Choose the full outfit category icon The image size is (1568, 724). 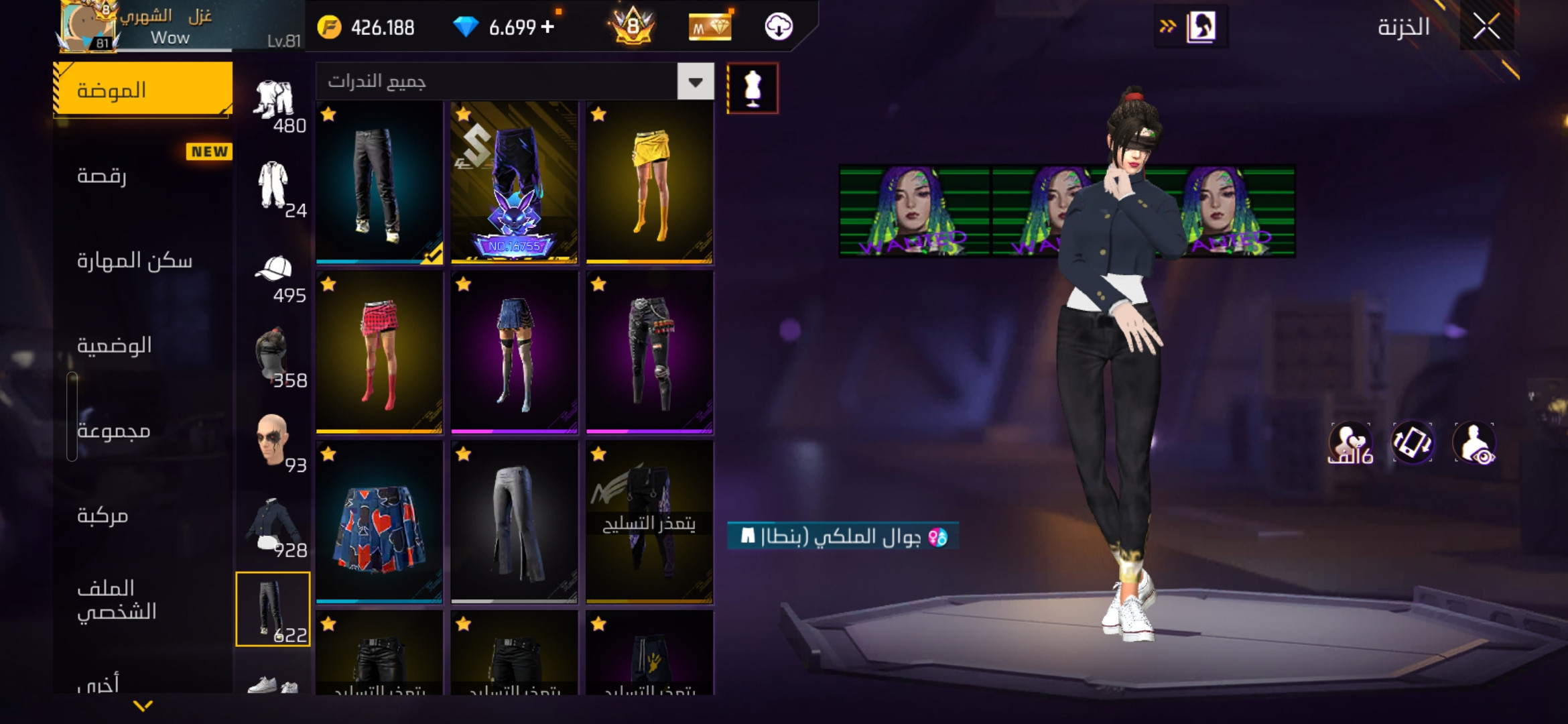273,188
